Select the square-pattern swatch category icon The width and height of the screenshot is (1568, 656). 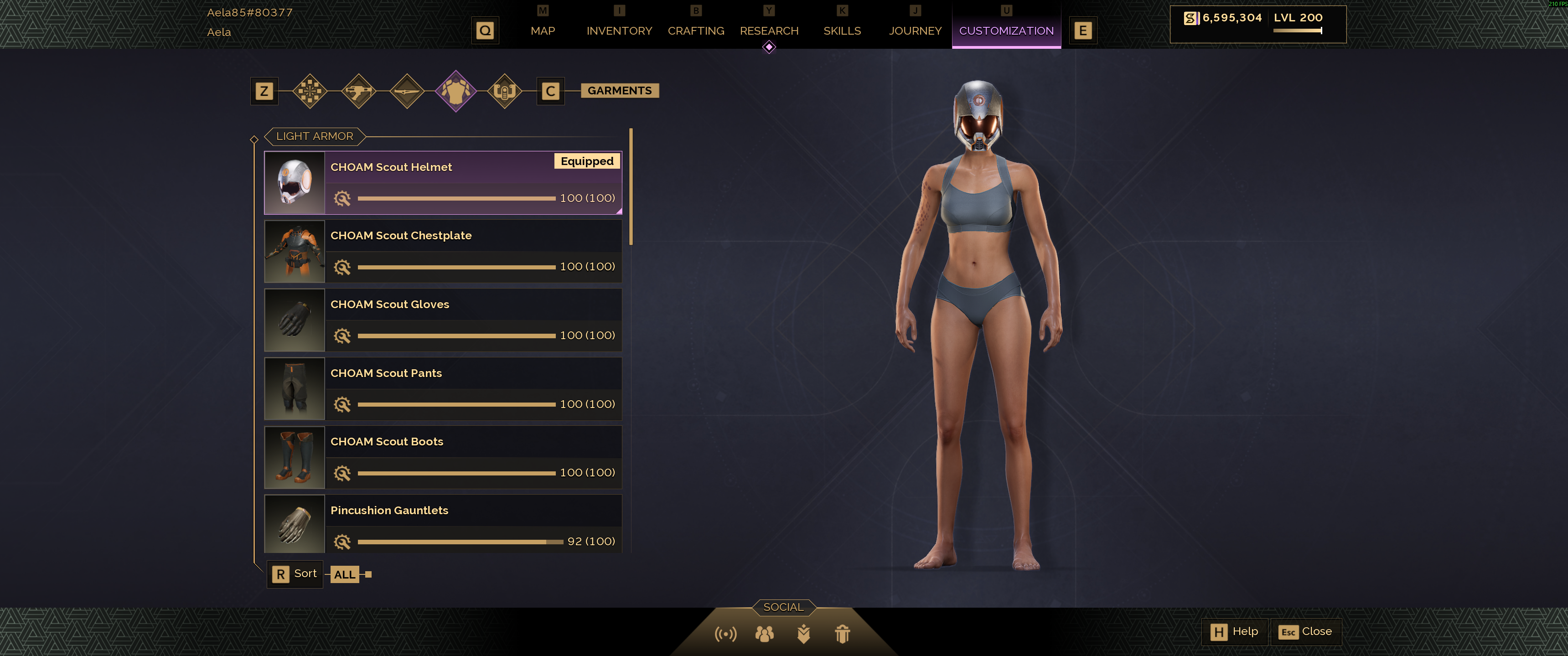pyautogui.click(x=310, y=91)
